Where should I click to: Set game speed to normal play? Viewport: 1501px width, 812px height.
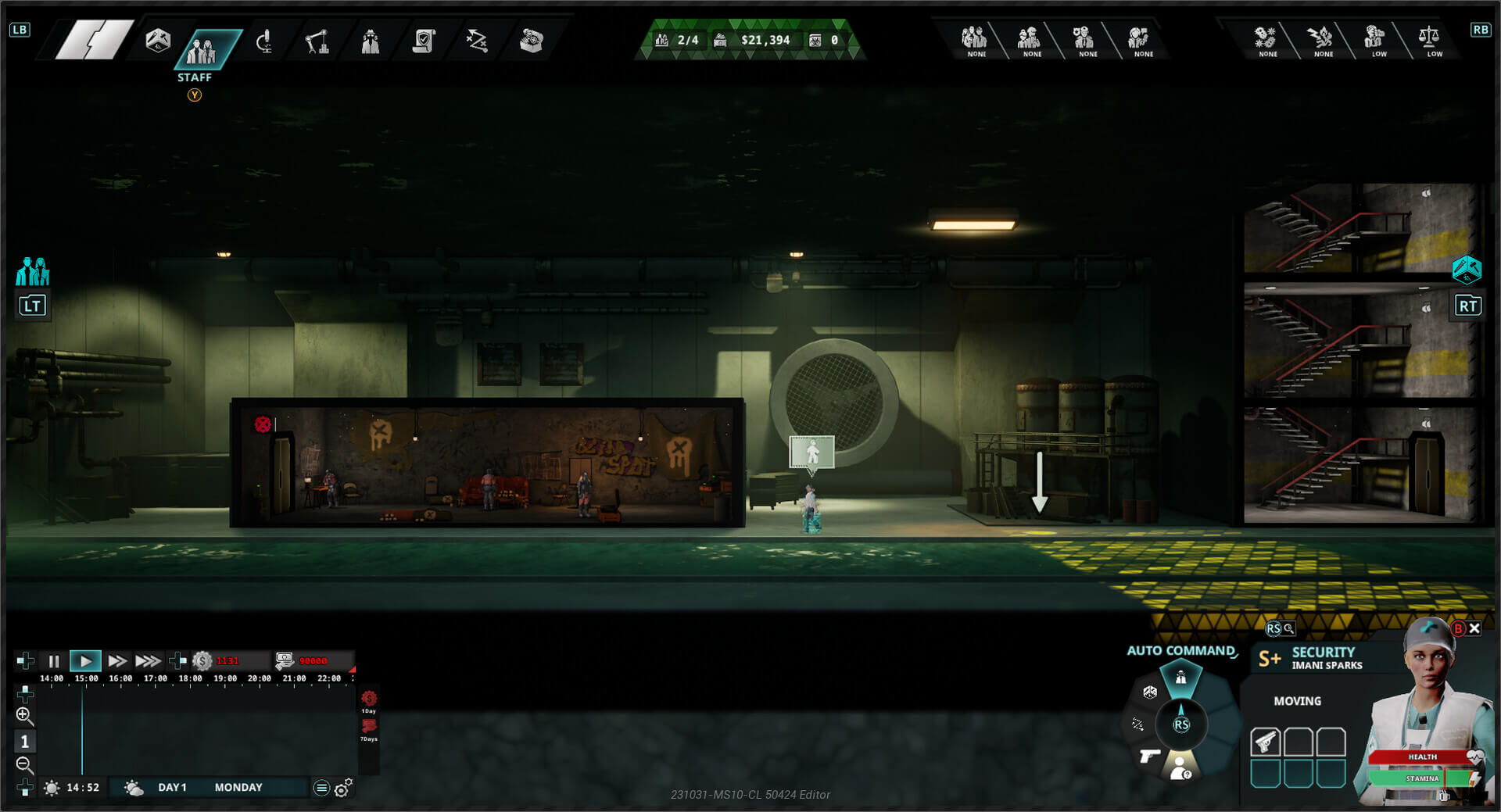[x=85, y=661]
